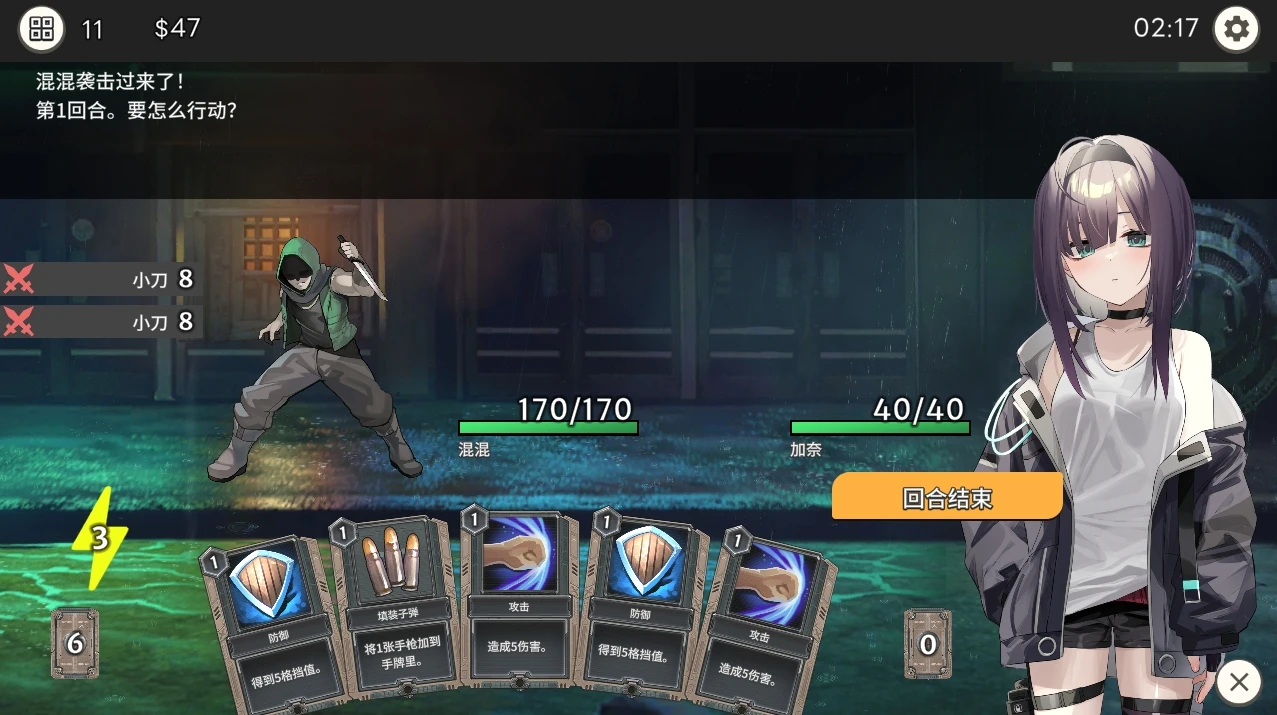View the draw pile showing 6

tap(75, 643)
